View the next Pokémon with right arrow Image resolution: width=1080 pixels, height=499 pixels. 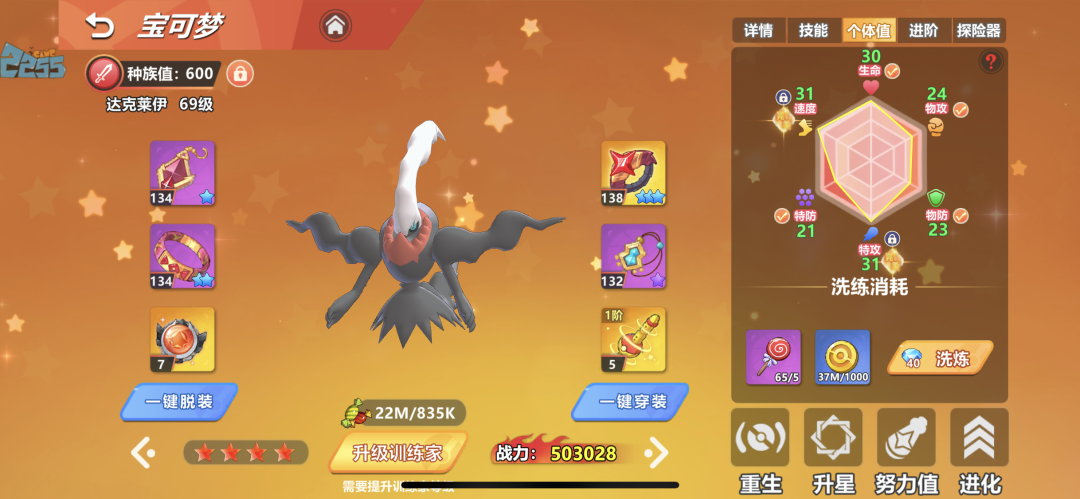pyautogui.click(x=656, y=452)
